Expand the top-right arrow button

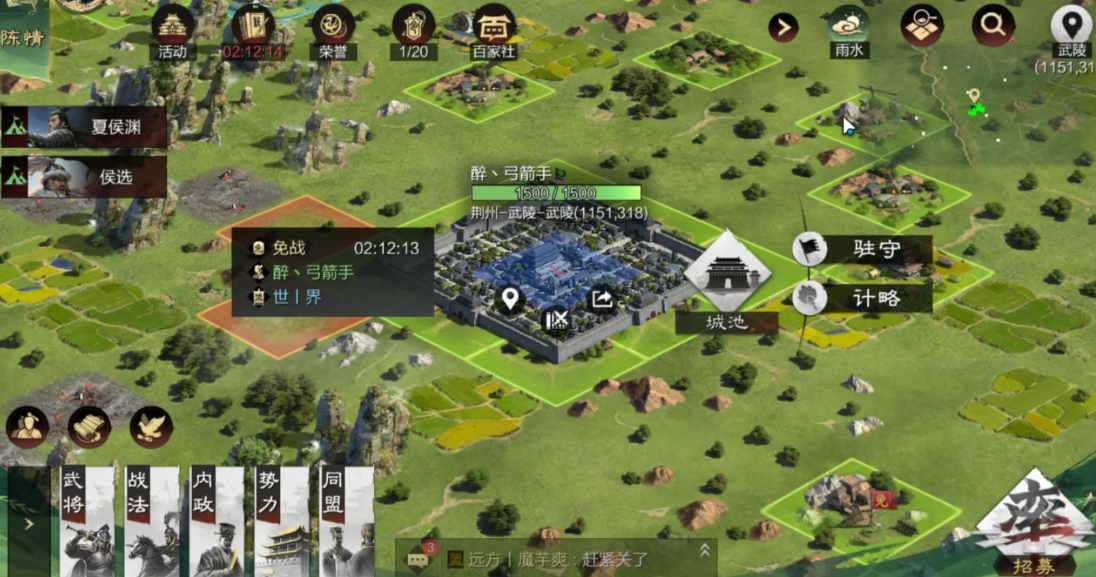783,27
